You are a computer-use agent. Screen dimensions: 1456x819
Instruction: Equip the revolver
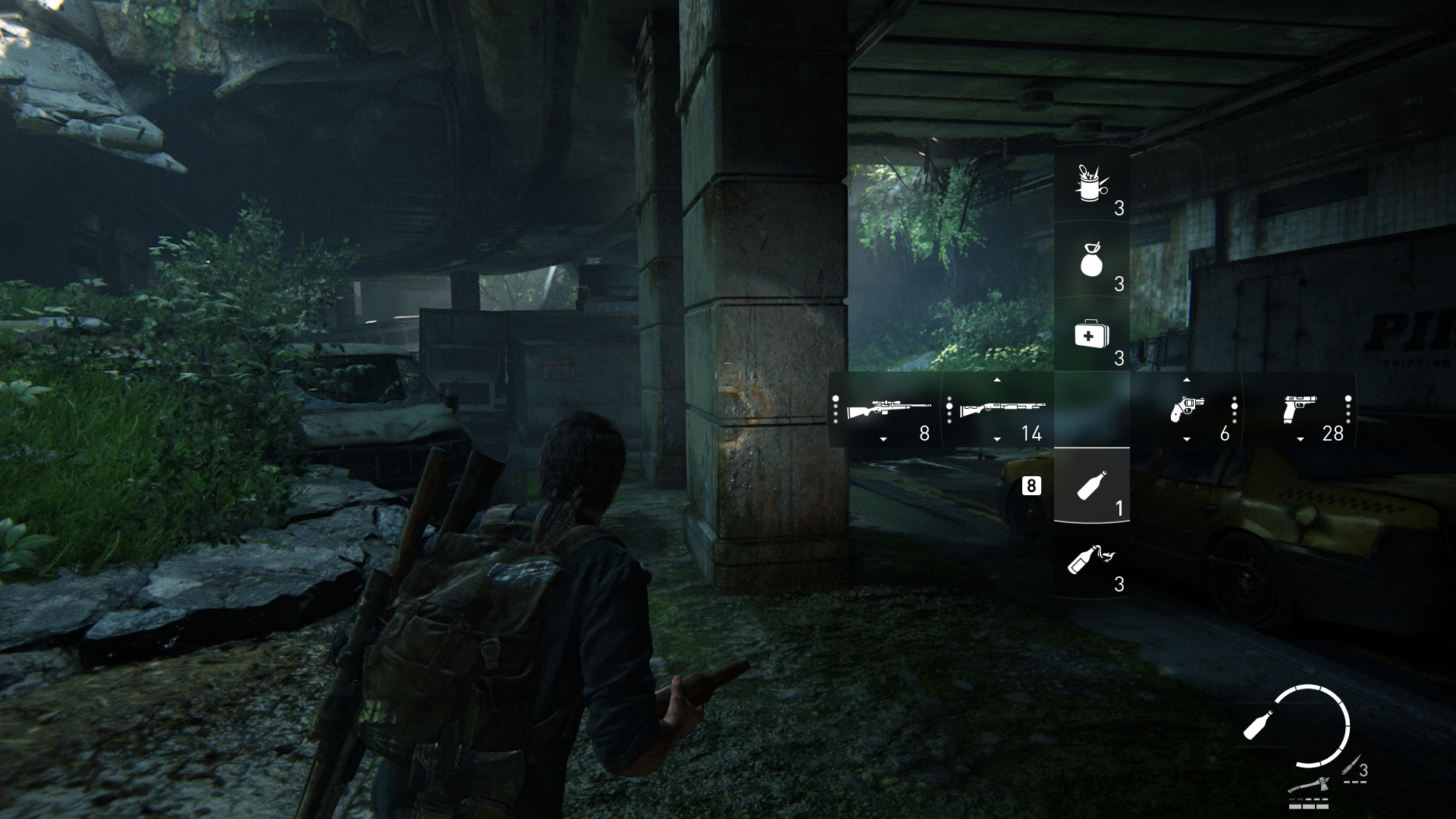tap(1185, 410)
